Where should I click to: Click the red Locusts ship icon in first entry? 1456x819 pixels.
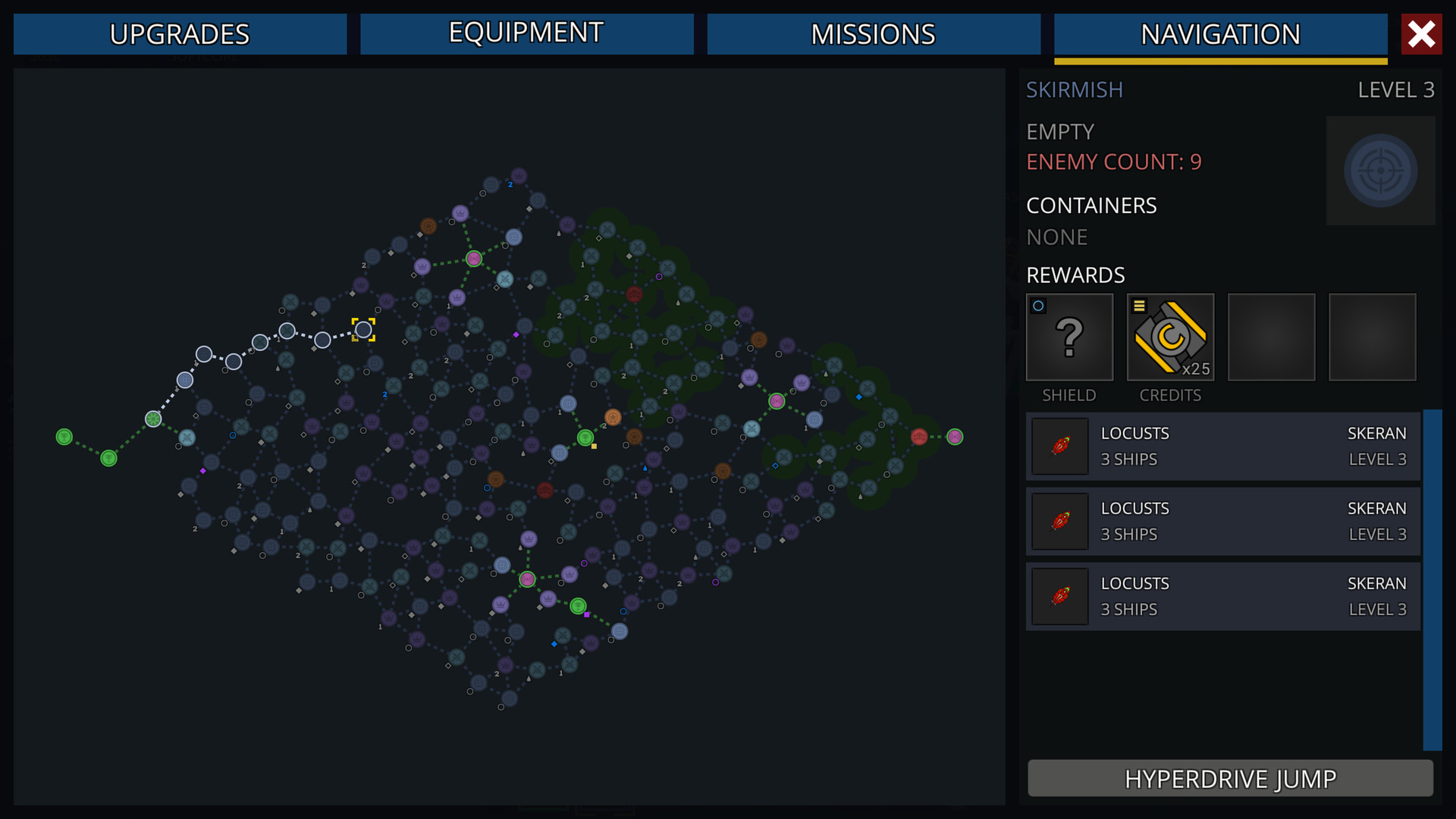point(1059,446)
